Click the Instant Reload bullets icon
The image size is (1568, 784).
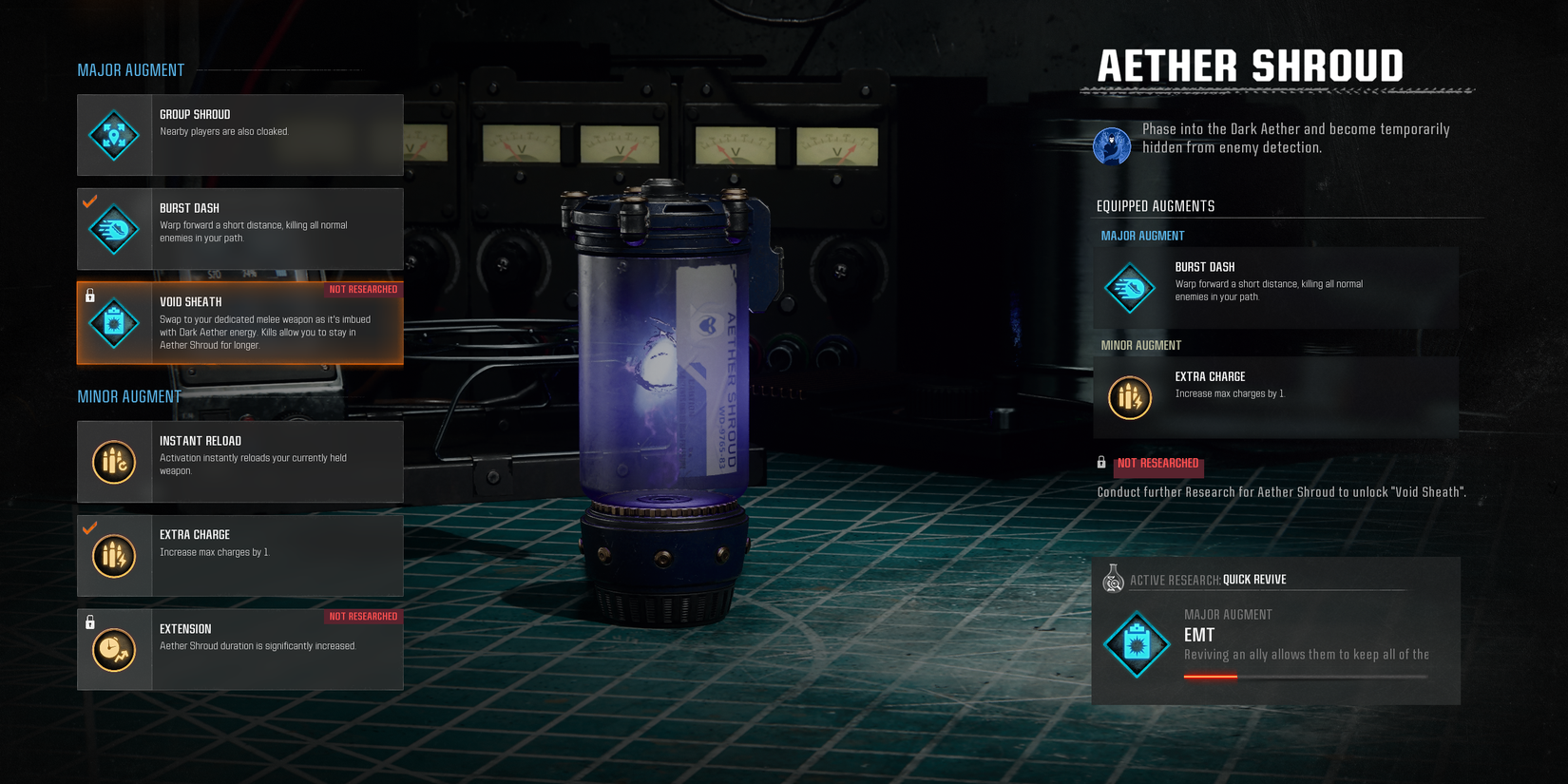pos(114,462)
